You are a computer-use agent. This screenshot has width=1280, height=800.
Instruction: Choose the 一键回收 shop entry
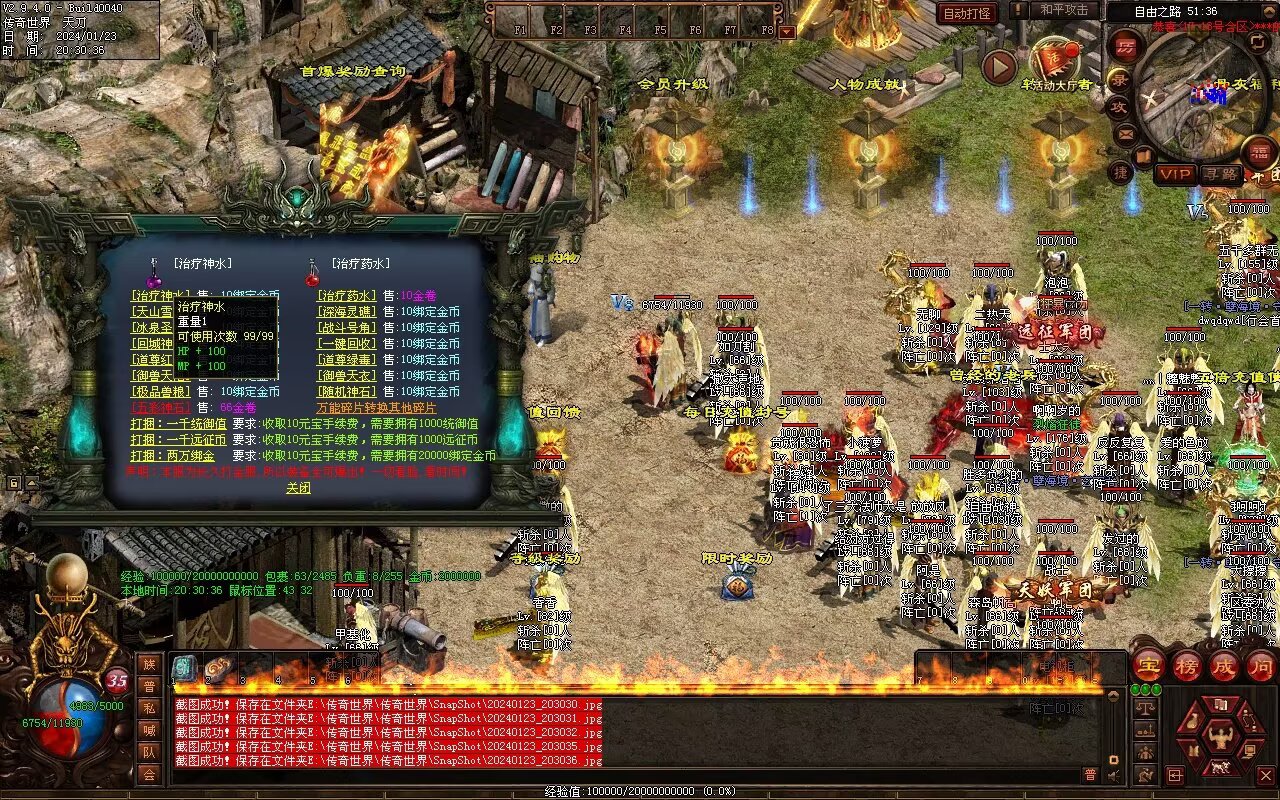[346, 343]
